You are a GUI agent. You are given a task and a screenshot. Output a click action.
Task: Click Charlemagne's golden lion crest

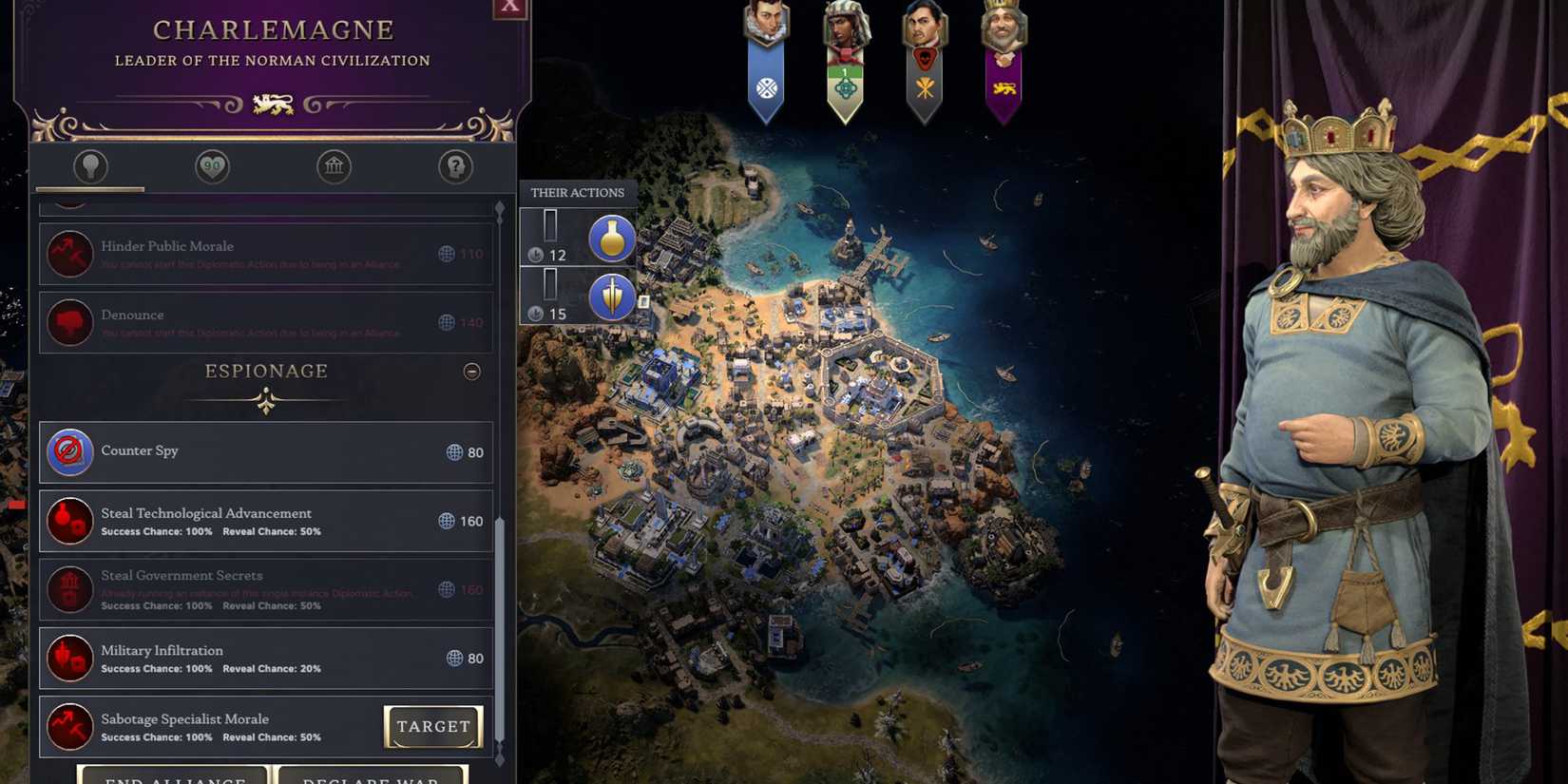click(x=274, y=102)
